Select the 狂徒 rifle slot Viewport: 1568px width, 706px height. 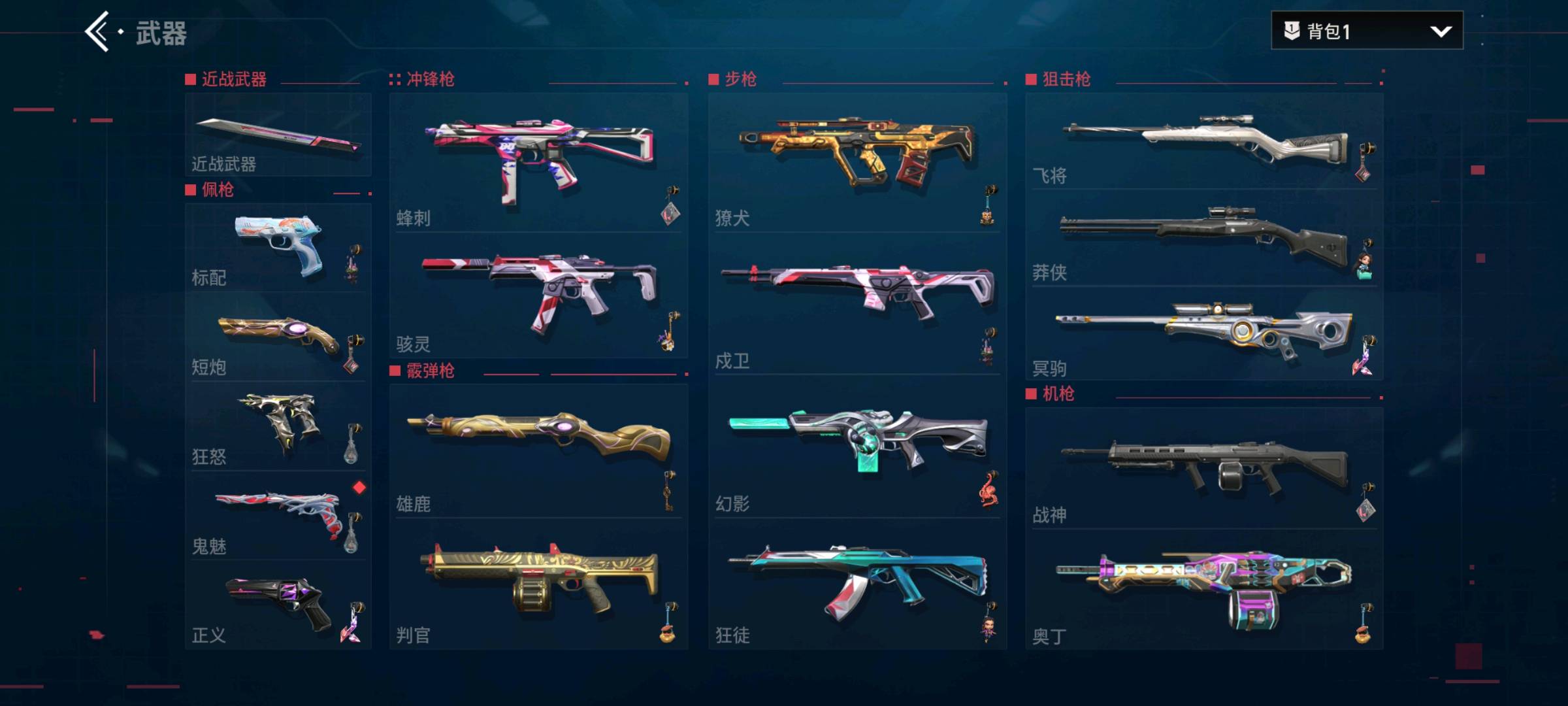point(857,585)
